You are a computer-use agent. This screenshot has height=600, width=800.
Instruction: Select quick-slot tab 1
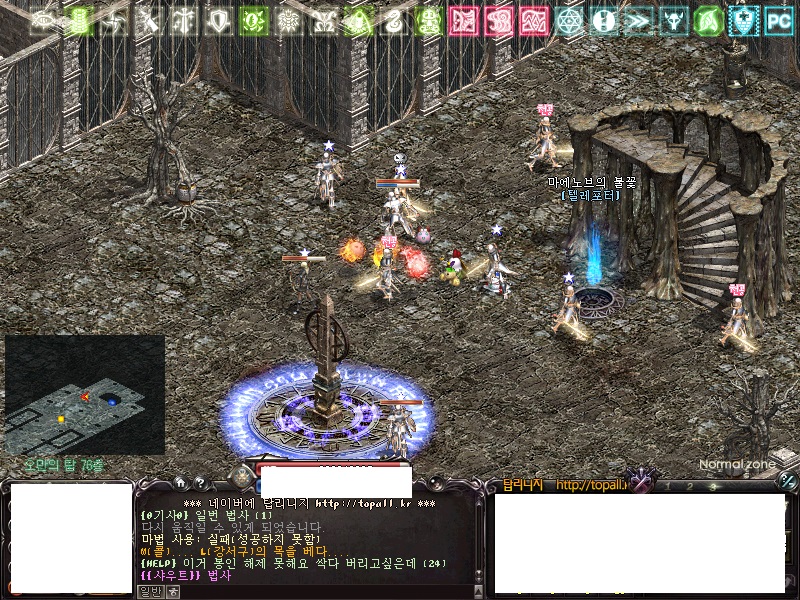[x=666, y=486]
